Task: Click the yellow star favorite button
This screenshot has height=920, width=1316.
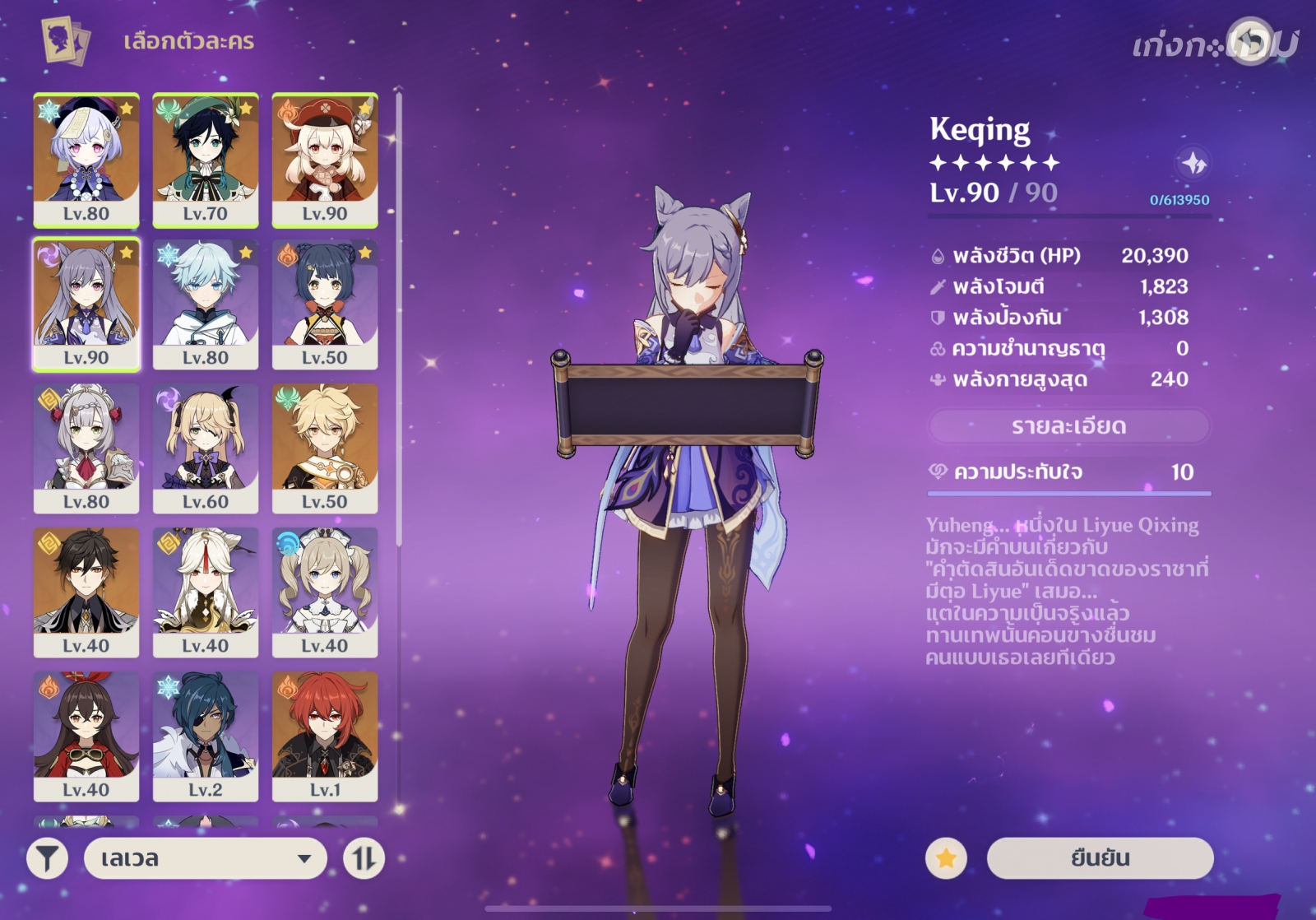Action: [x=946, y=858]
